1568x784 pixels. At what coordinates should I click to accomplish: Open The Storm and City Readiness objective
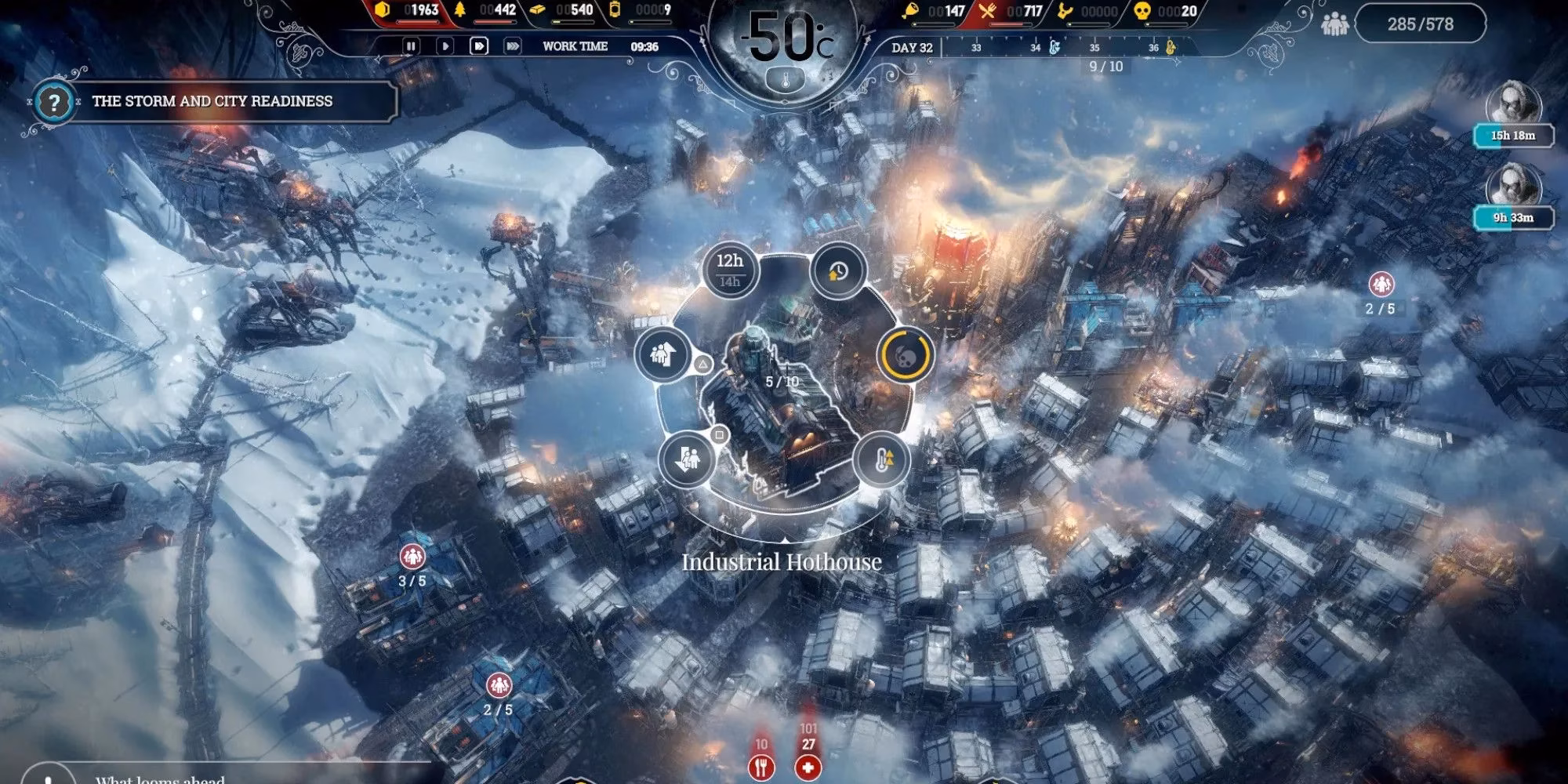tap(212, 101)
